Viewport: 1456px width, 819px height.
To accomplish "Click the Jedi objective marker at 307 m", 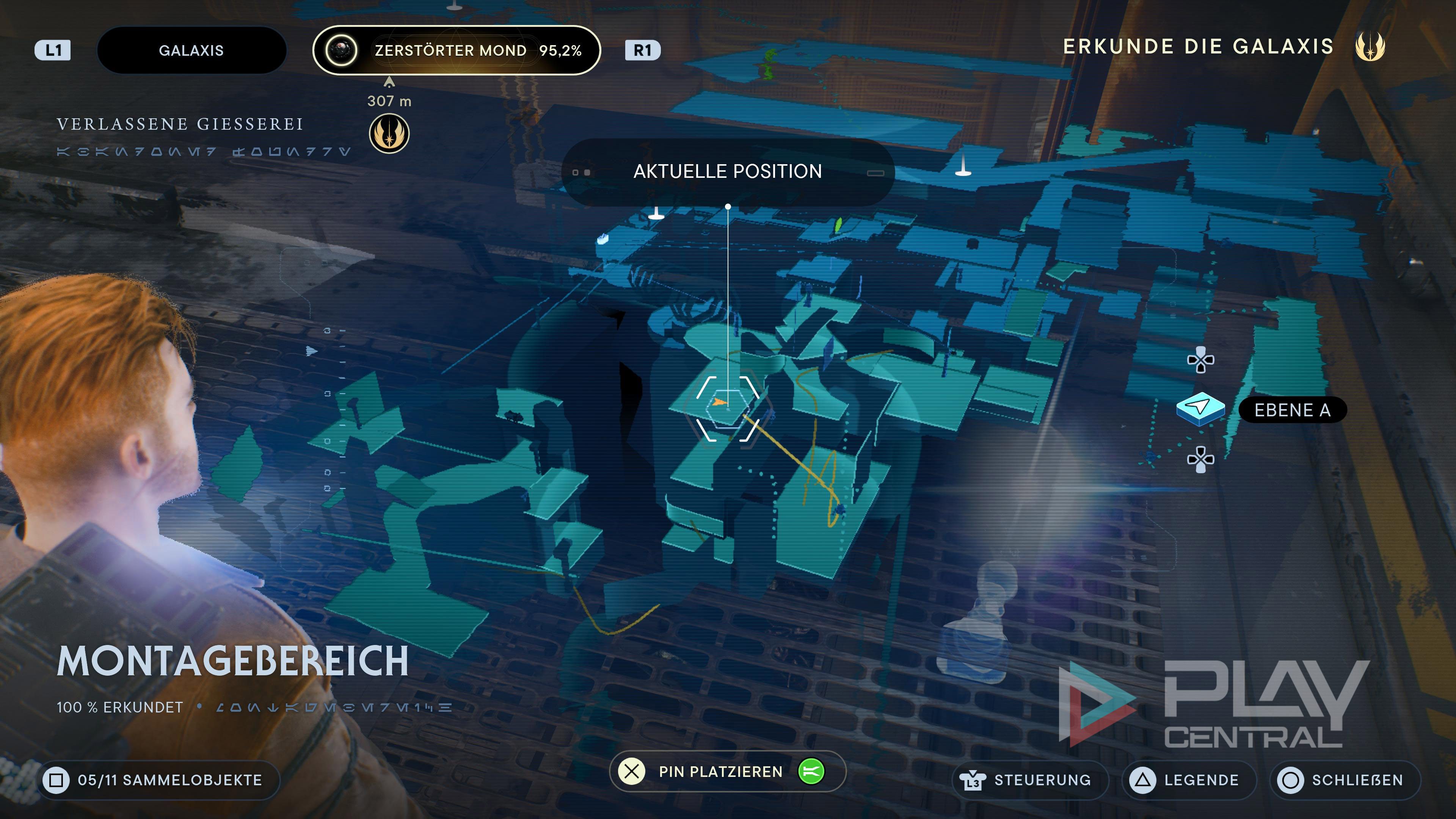I will coord(389,134).
